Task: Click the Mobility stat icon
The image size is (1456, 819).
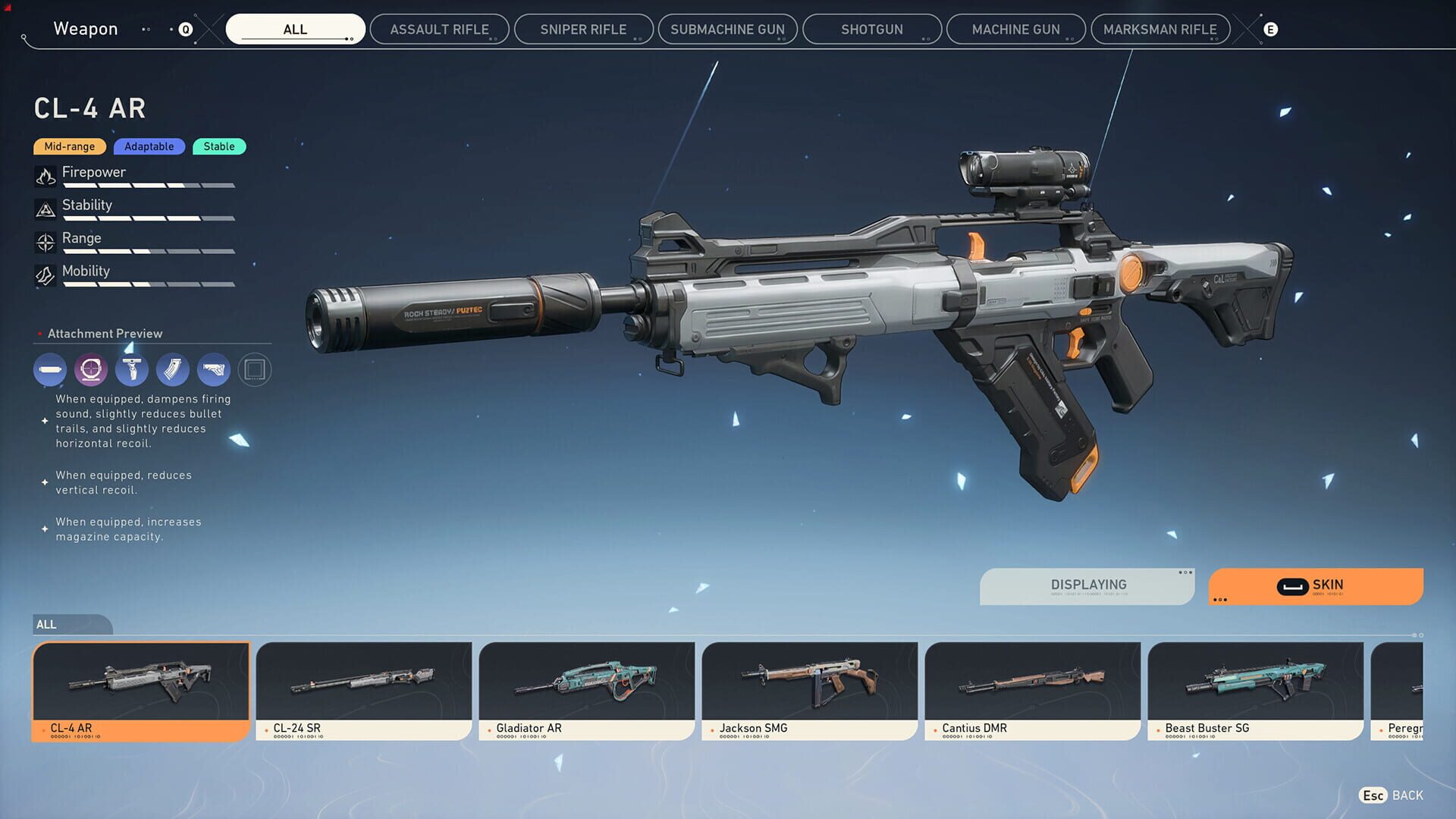Action: pos(45,275)
